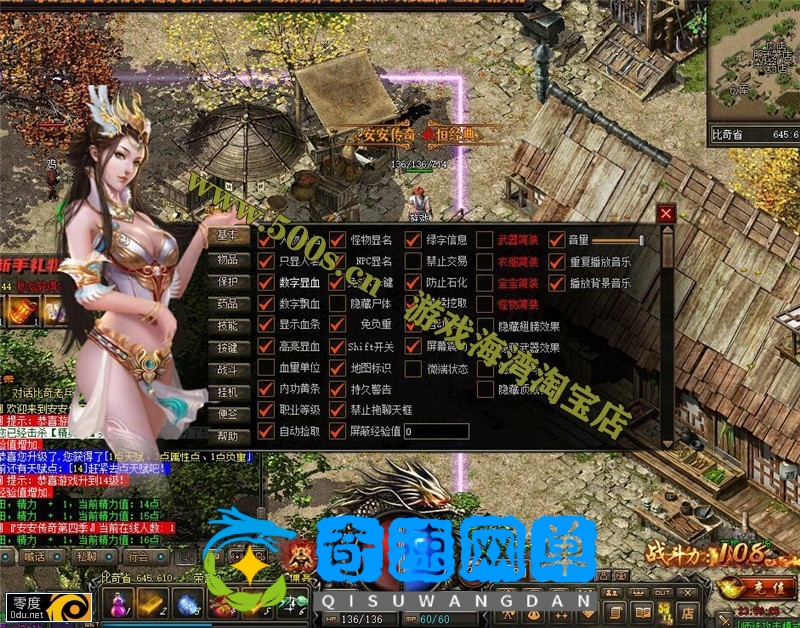This screenshot has height=628, width=800.
Task: Click the 音量 volume slider handle
Action: [640, 240]
